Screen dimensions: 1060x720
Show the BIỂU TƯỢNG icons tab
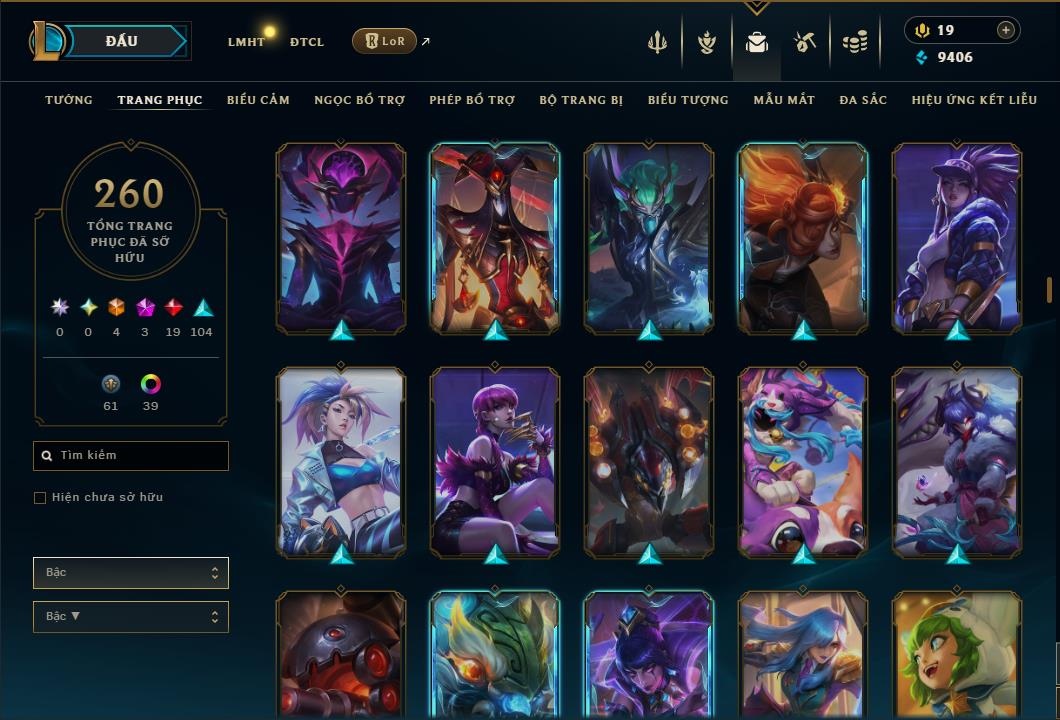coord(688,100)
